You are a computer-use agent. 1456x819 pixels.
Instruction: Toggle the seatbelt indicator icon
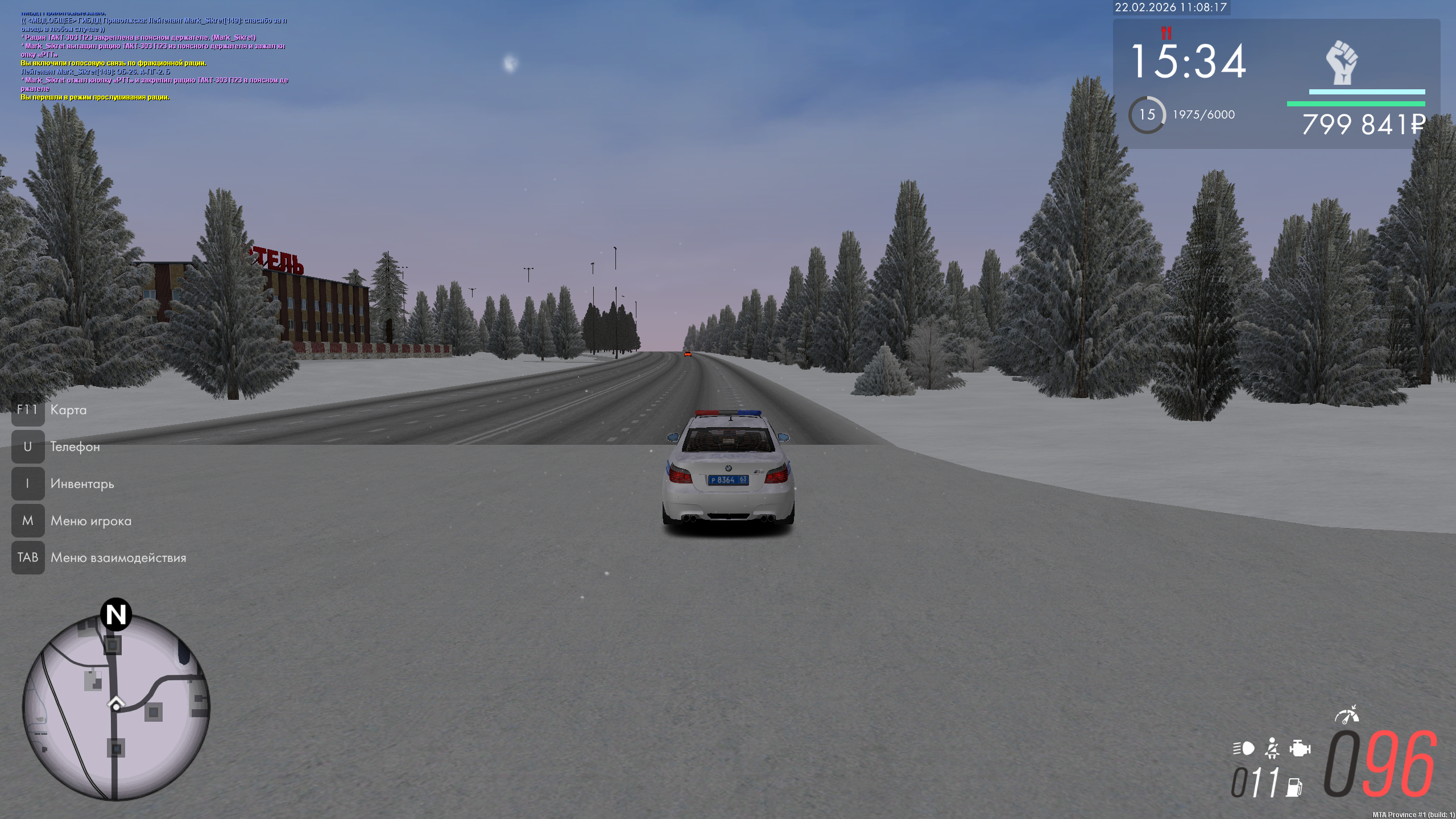1272,748
